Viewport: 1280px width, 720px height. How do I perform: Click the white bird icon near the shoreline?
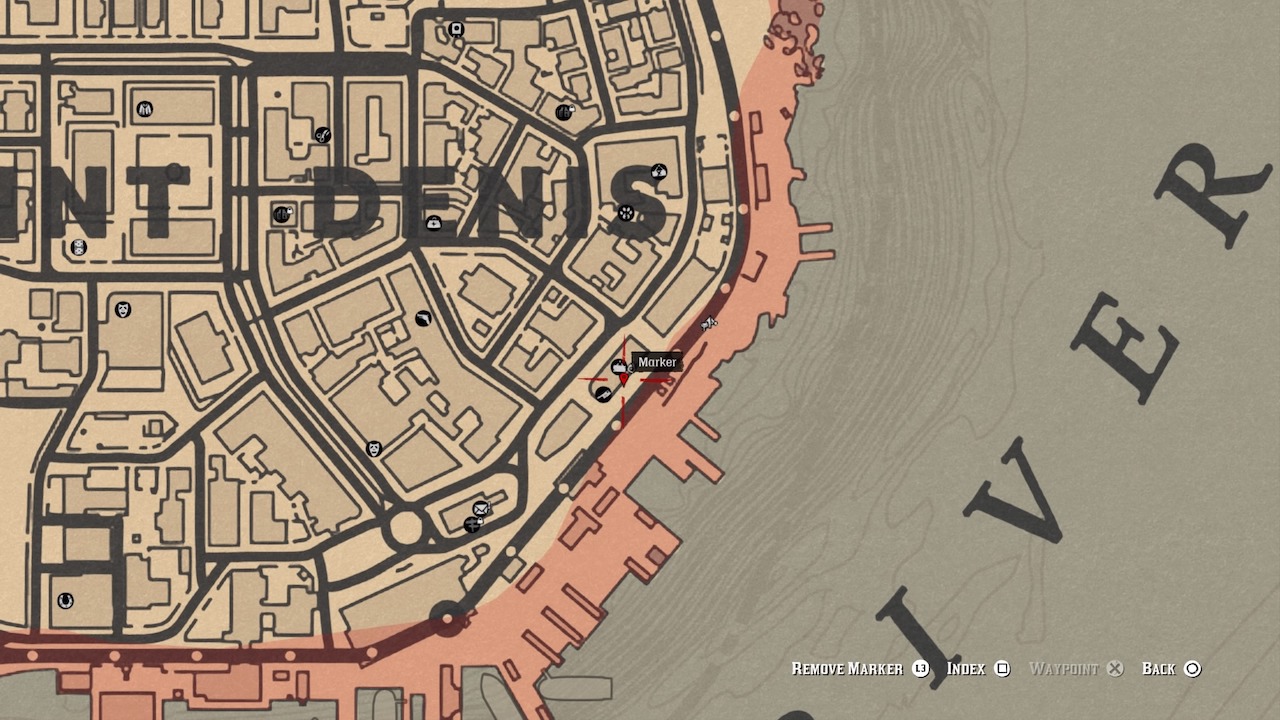(709, 322)
